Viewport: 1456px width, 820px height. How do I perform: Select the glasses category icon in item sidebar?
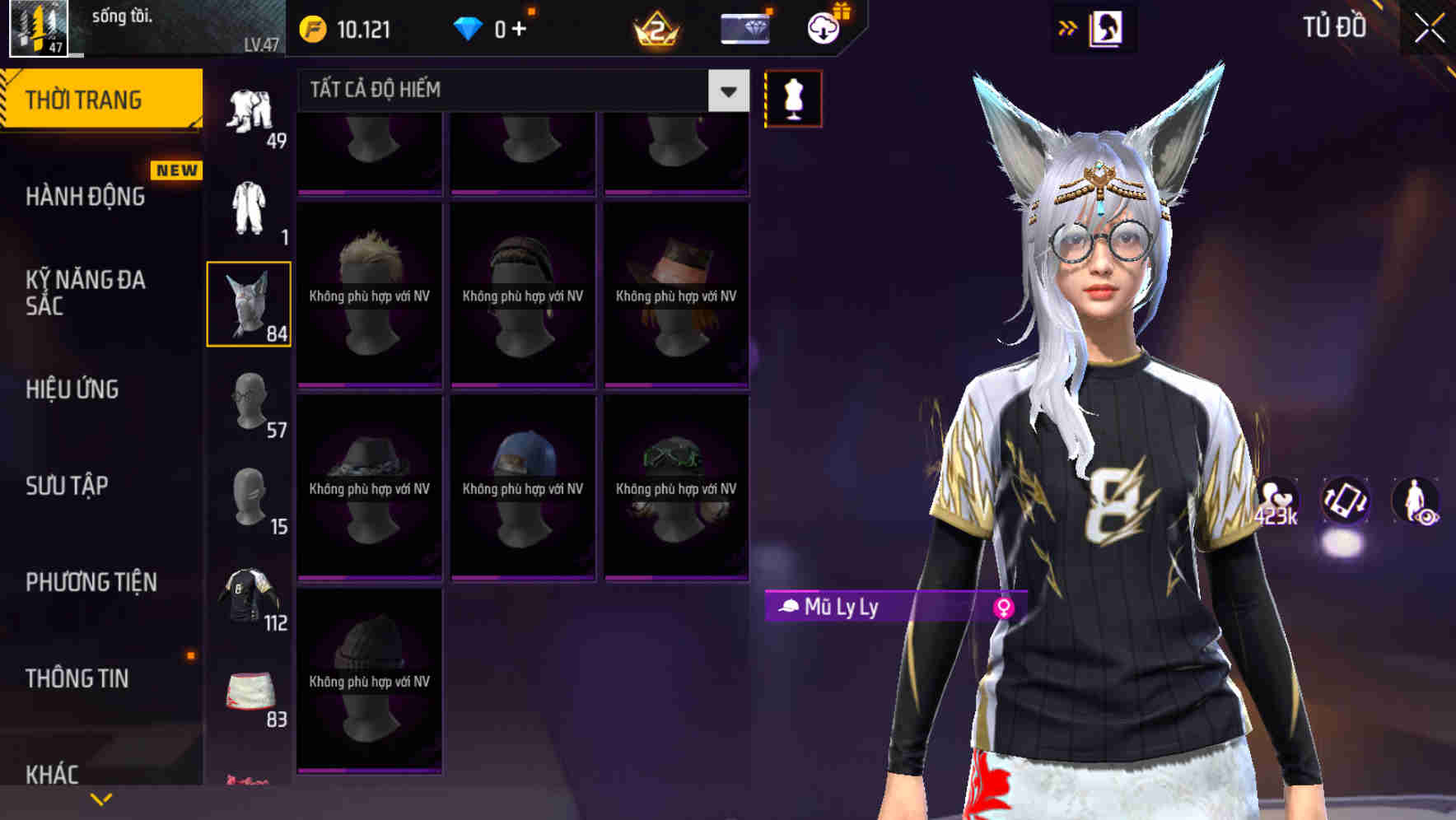[x=250, y=403]
